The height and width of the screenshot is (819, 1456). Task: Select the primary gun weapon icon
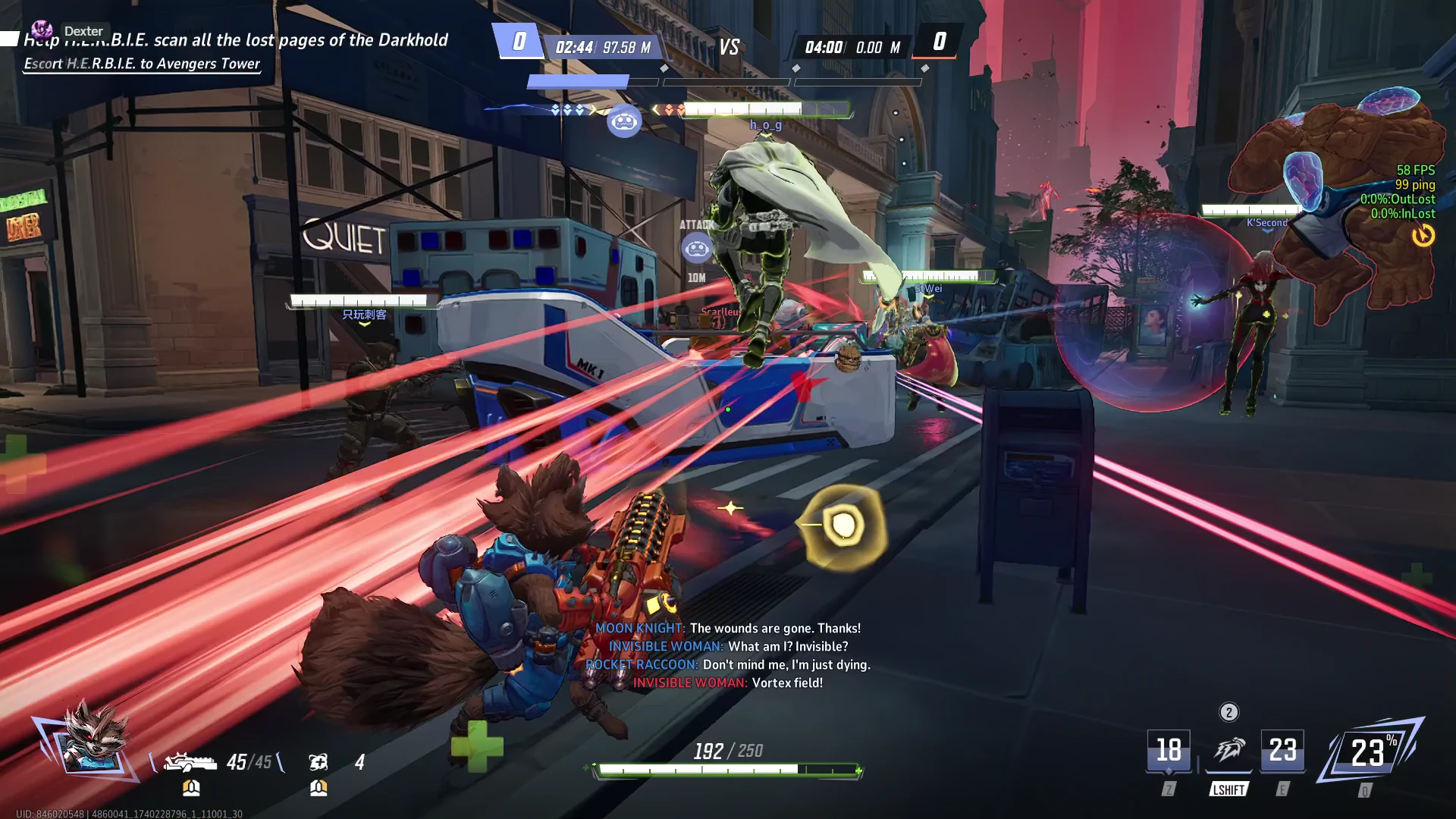coord(190,761)
